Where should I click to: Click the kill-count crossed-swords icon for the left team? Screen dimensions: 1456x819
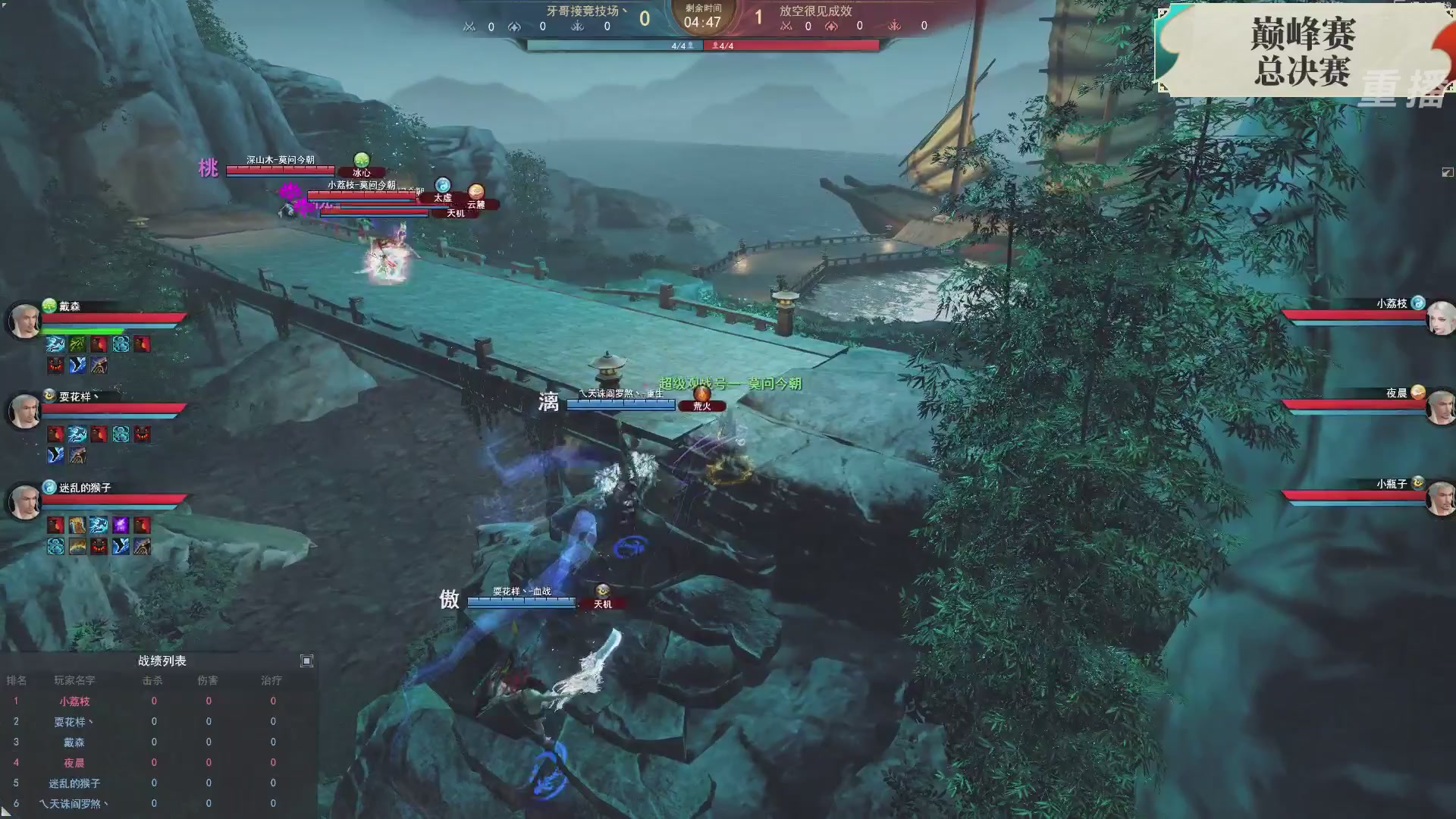[x=469, y=25]
